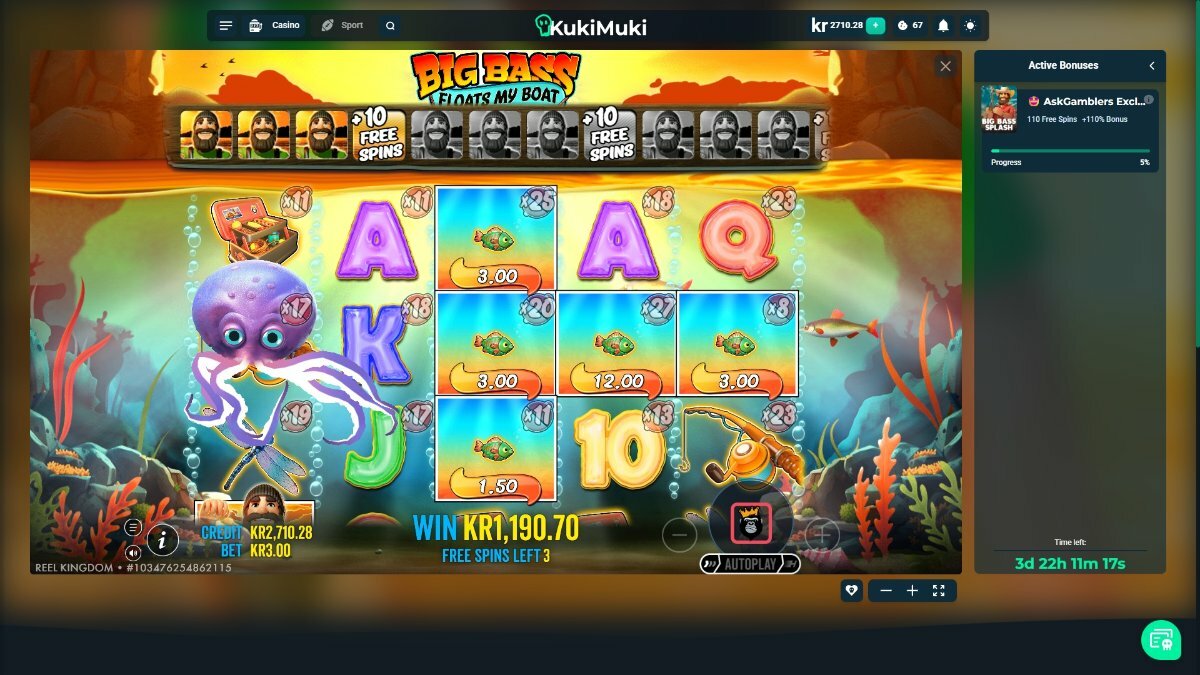Viewport: 1200px width, 675px height.
Task: Open the site search
Action: [390, 26]
